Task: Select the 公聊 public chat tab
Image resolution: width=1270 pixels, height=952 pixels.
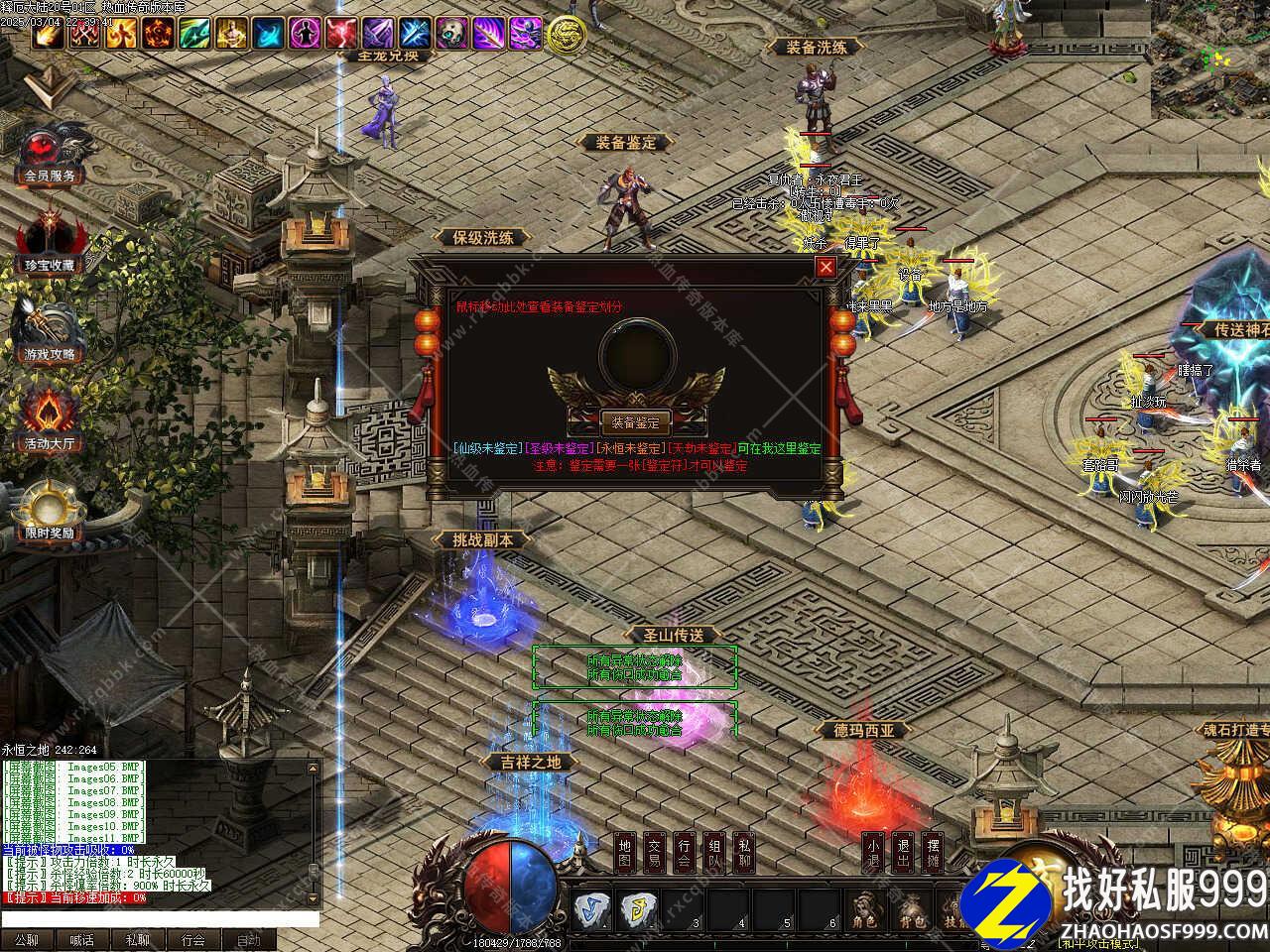Action: click(x=27, y=940)
